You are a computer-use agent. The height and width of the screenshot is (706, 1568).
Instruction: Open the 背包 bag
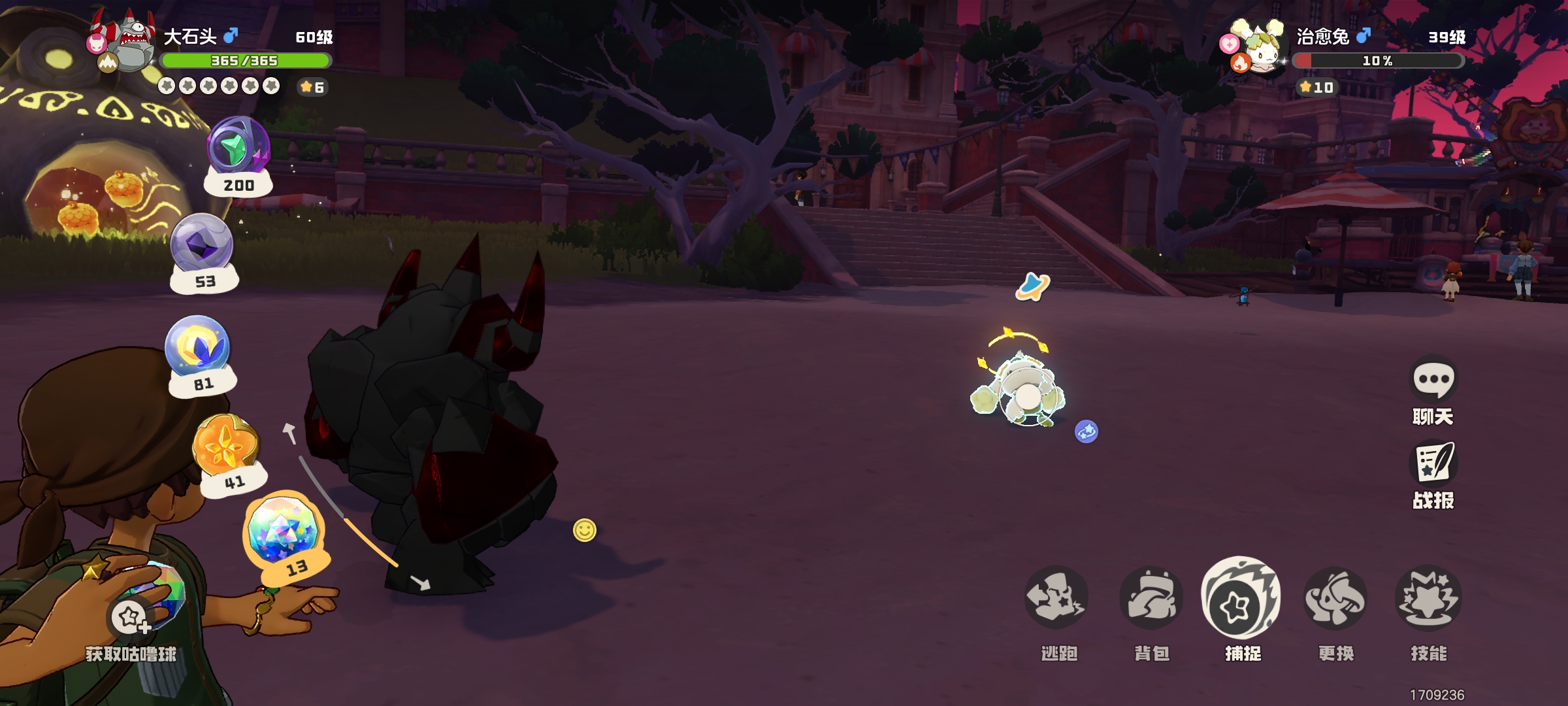click(1151, 598)
